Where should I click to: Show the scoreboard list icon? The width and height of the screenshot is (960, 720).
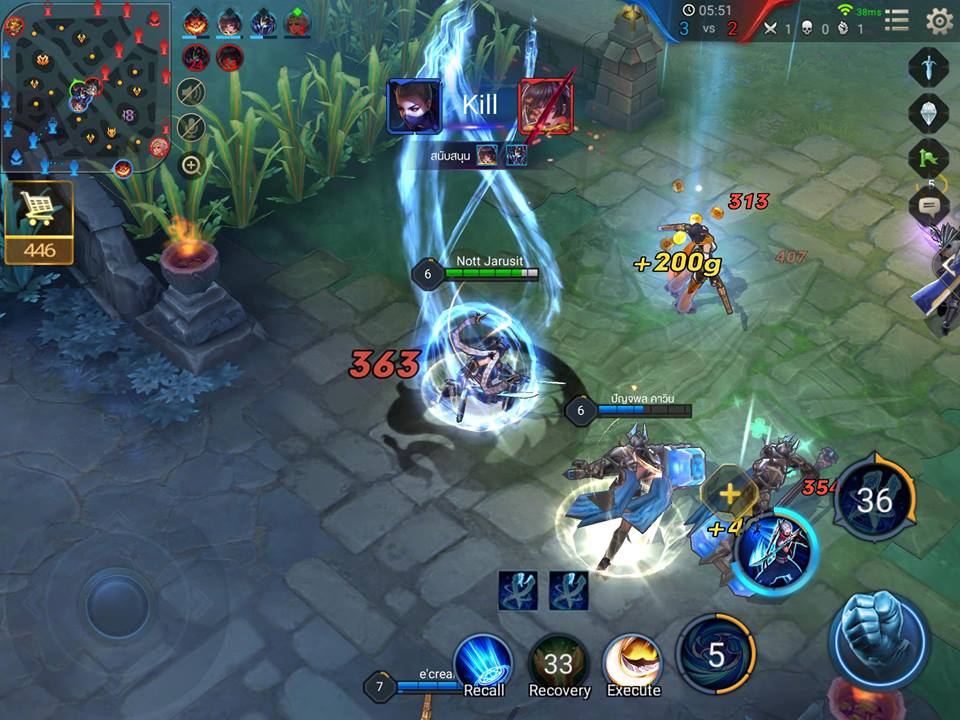[897, 20]
